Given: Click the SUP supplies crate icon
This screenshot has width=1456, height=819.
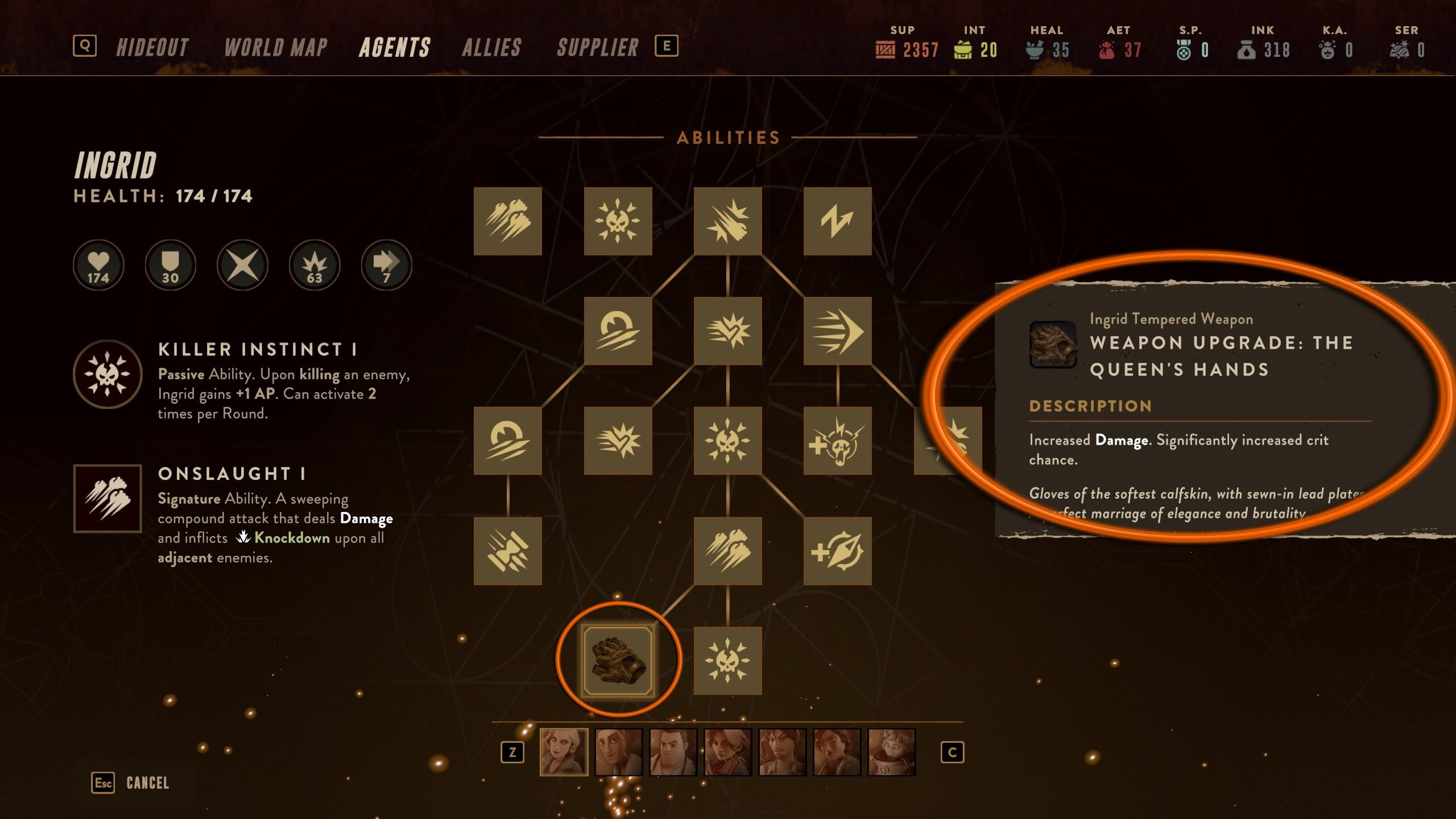Looking at the screenshot, I should point(884,50).
